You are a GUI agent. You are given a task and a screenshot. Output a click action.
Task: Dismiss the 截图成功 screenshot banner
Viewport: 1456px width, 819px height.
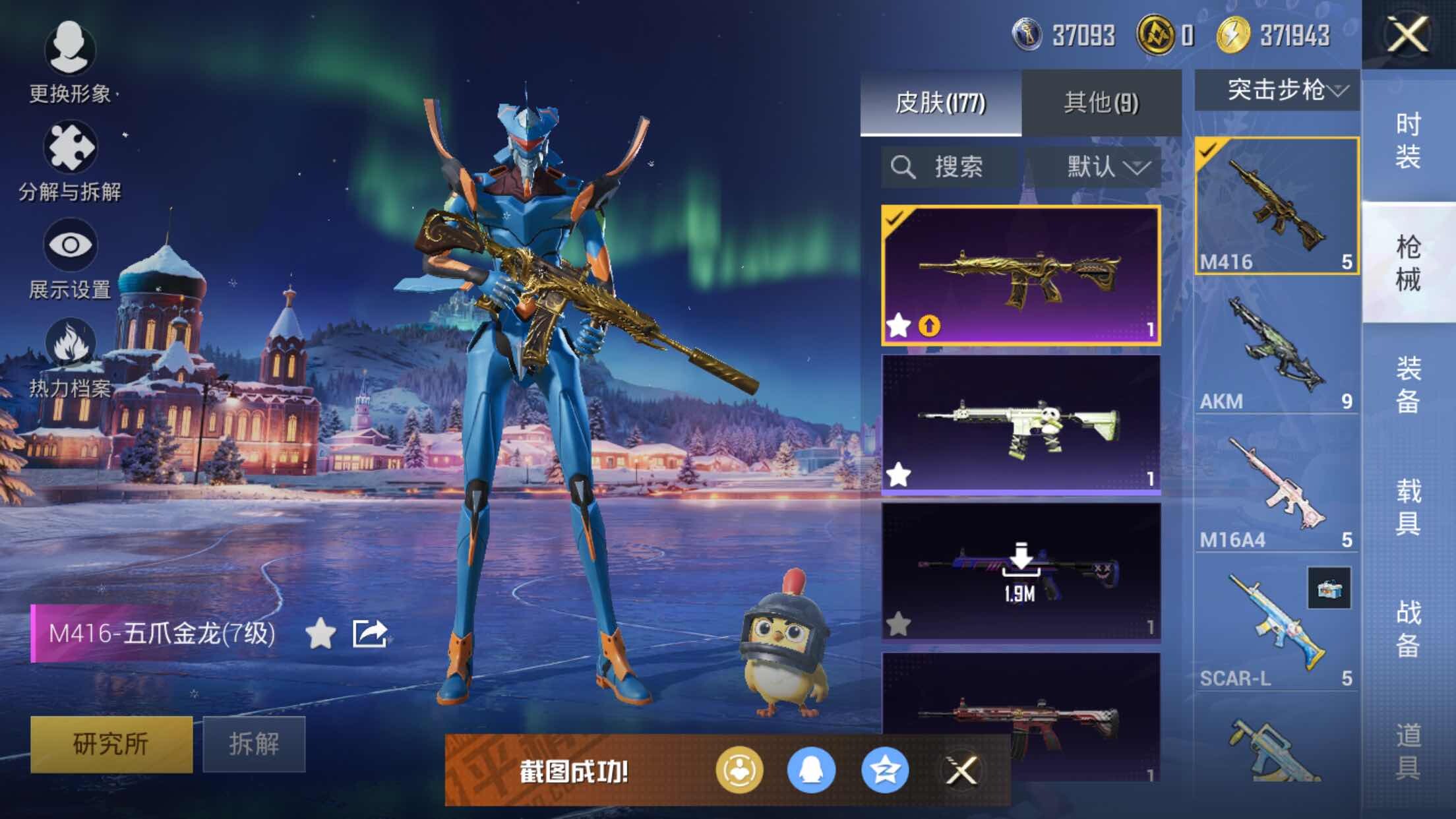pos(961,770)
